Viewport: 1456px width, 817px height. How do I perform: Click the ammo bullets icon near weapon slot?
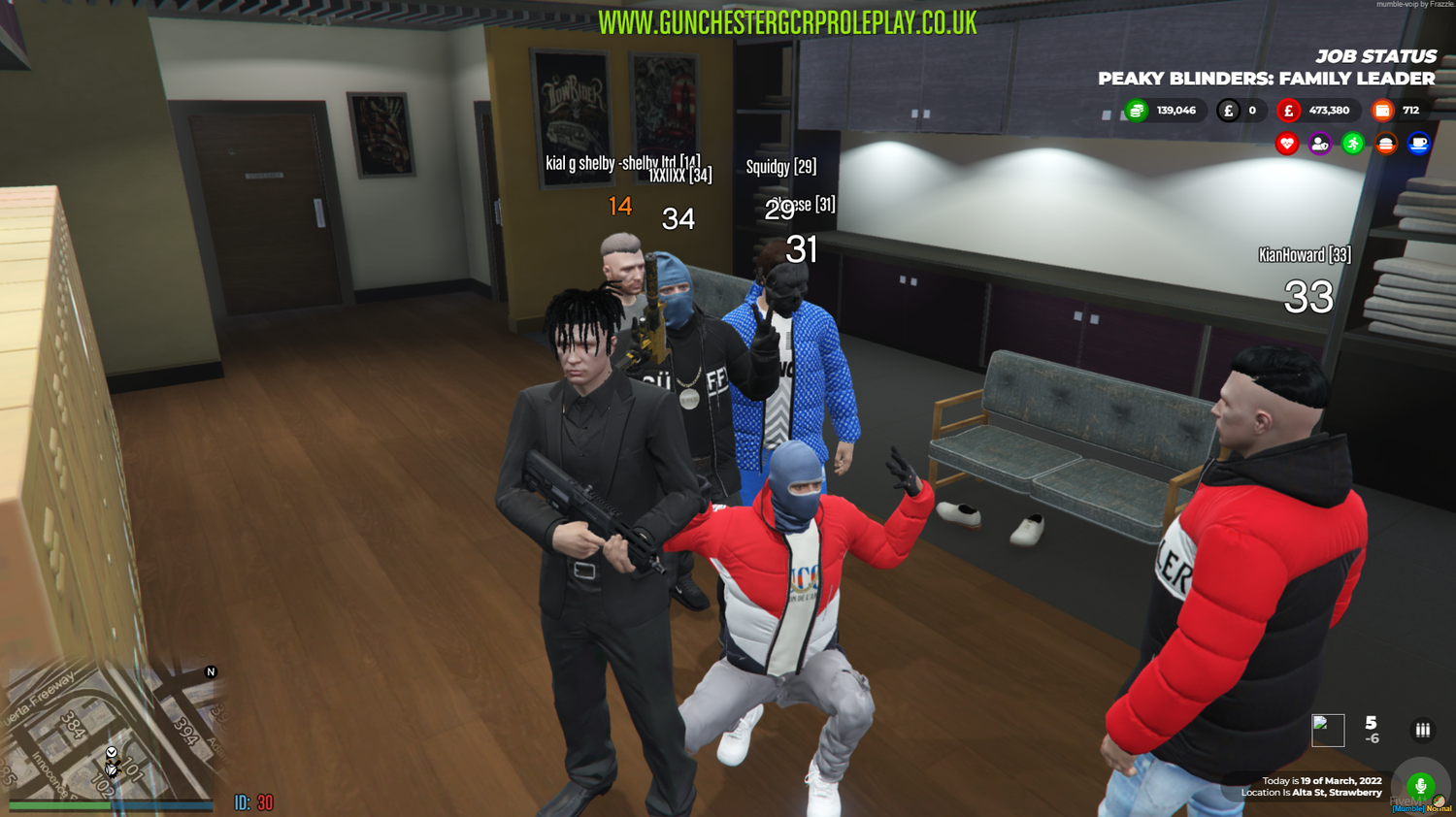[x=1422, y=729]
